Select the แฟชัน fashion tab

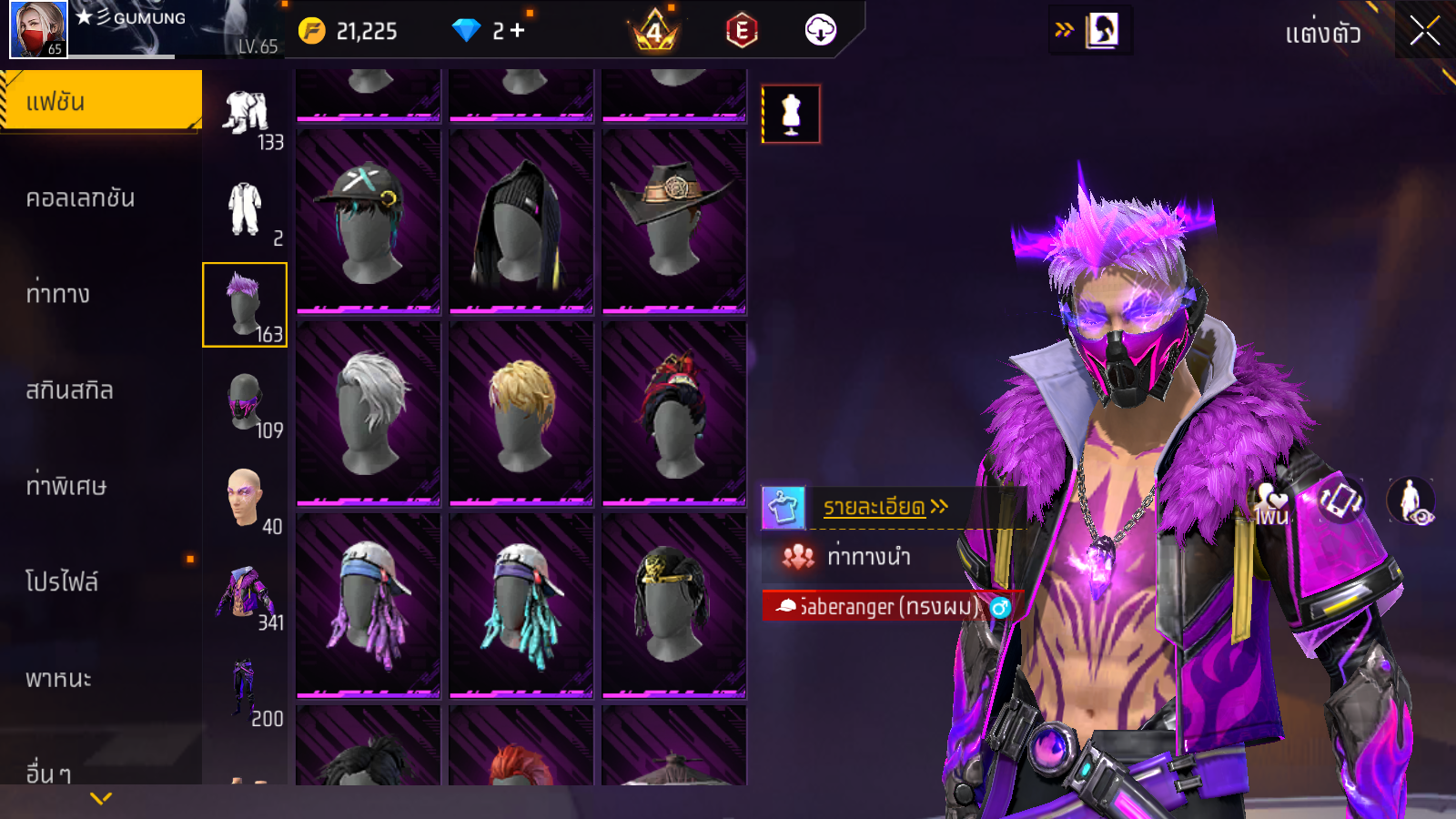click(101, 101)
